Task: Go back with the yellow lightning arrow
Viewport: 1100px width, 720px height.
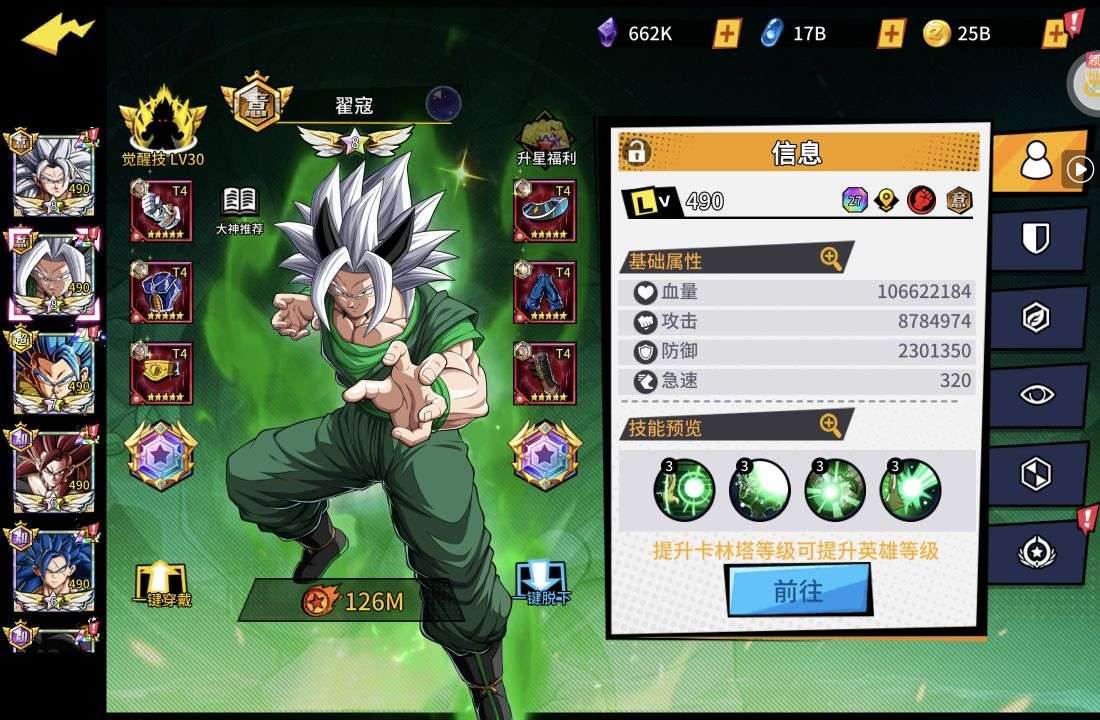Action: point(57,35)
